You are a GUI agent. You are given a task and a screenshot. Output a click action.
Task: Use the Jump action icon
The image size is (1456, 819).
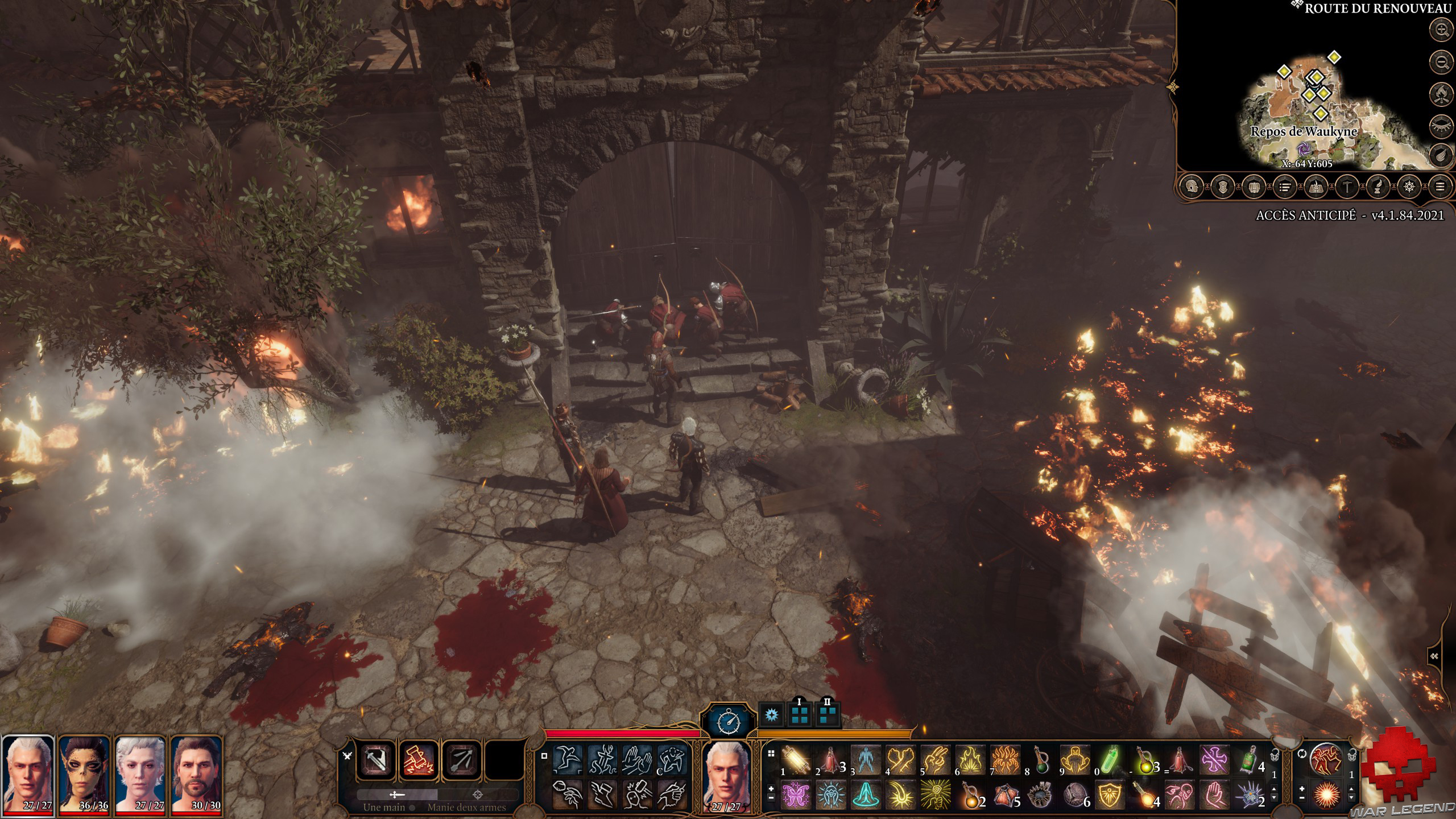568,760
